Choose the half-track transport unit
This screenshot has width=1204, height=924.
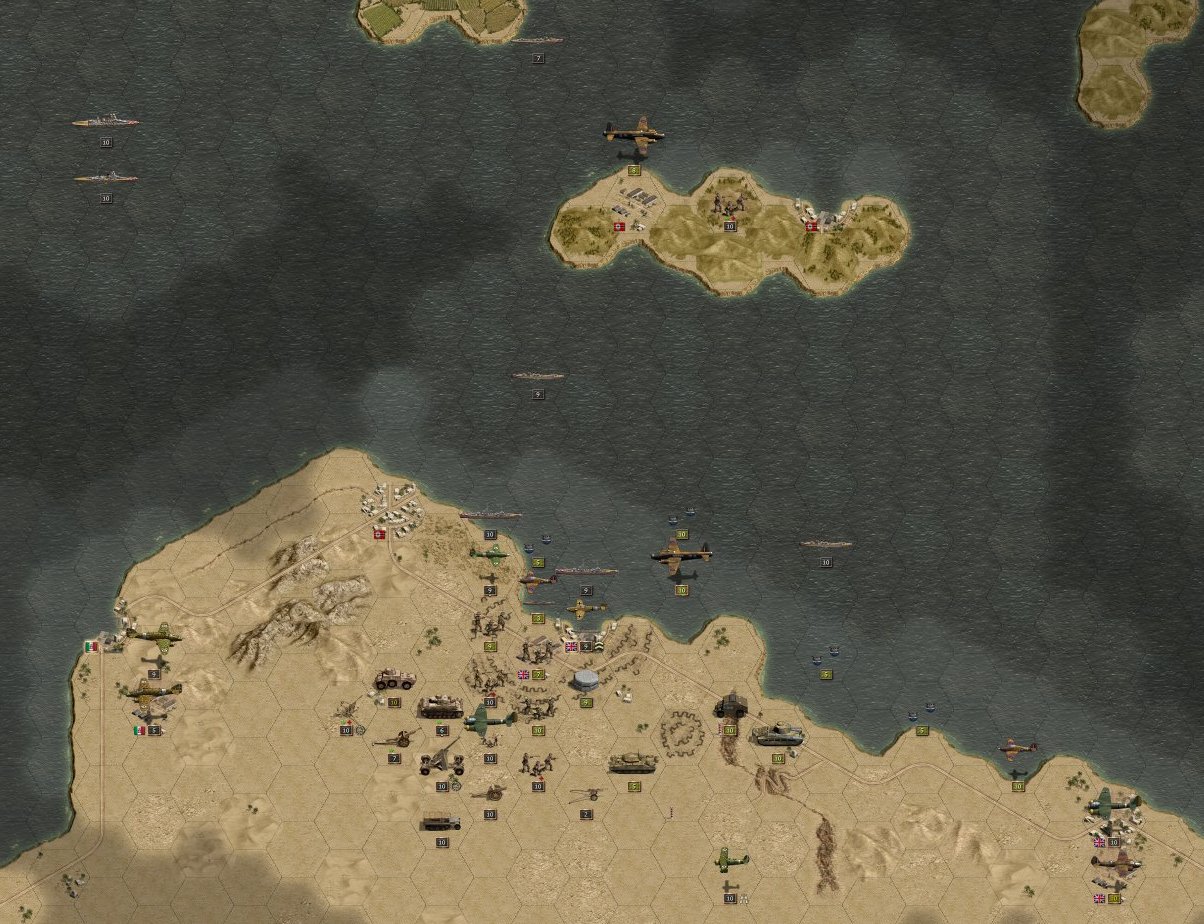click(441, 823)
